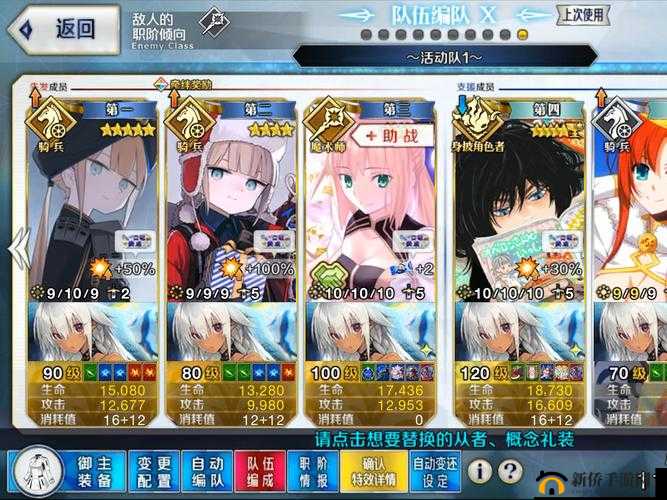
Task: Open 职阶情报 class information
Action: (314, 472)
